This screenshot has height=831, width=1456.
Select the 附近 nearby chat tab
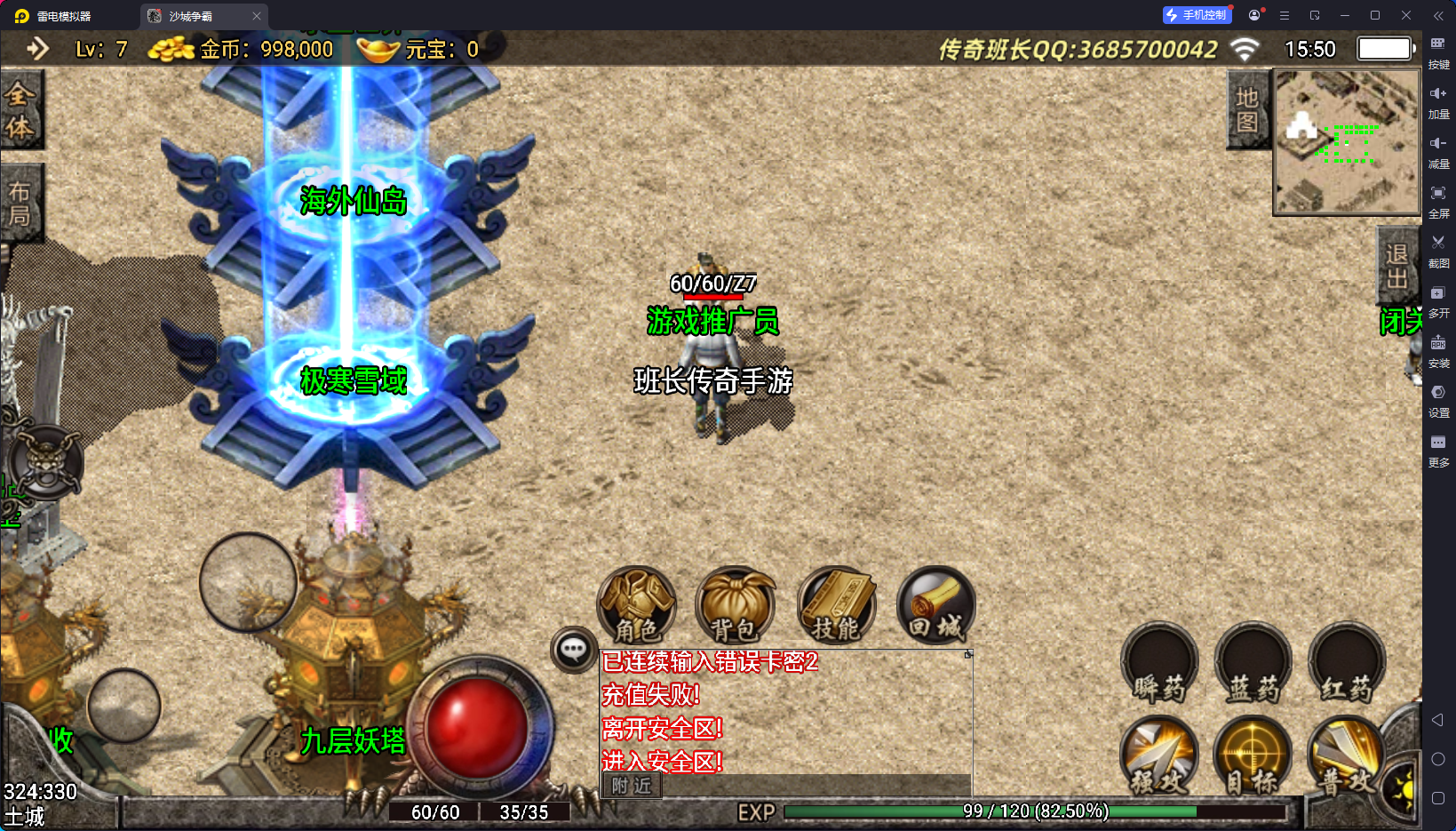(x=632, y=786)
